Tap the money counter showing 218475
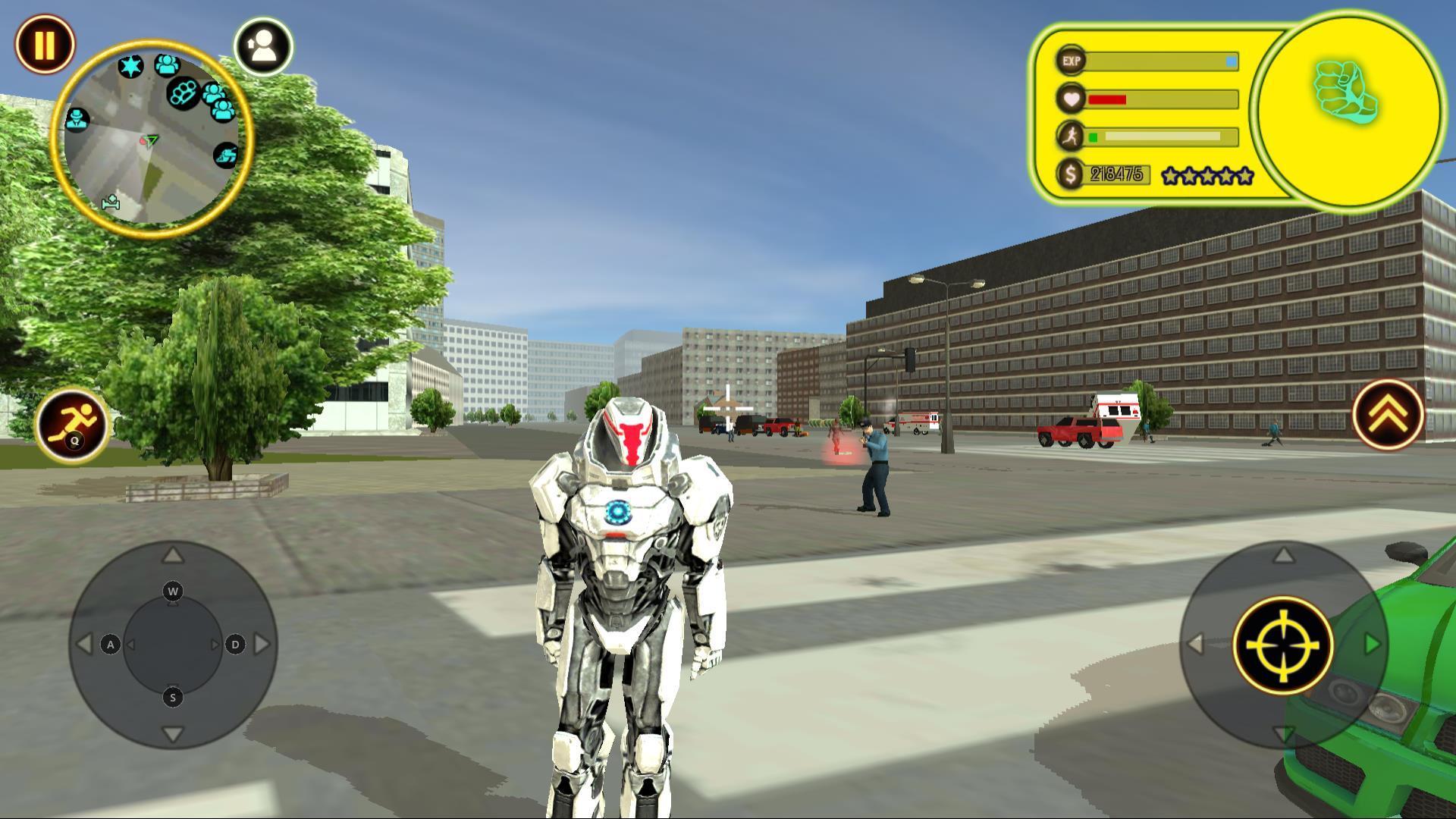 coord(1119,175)
